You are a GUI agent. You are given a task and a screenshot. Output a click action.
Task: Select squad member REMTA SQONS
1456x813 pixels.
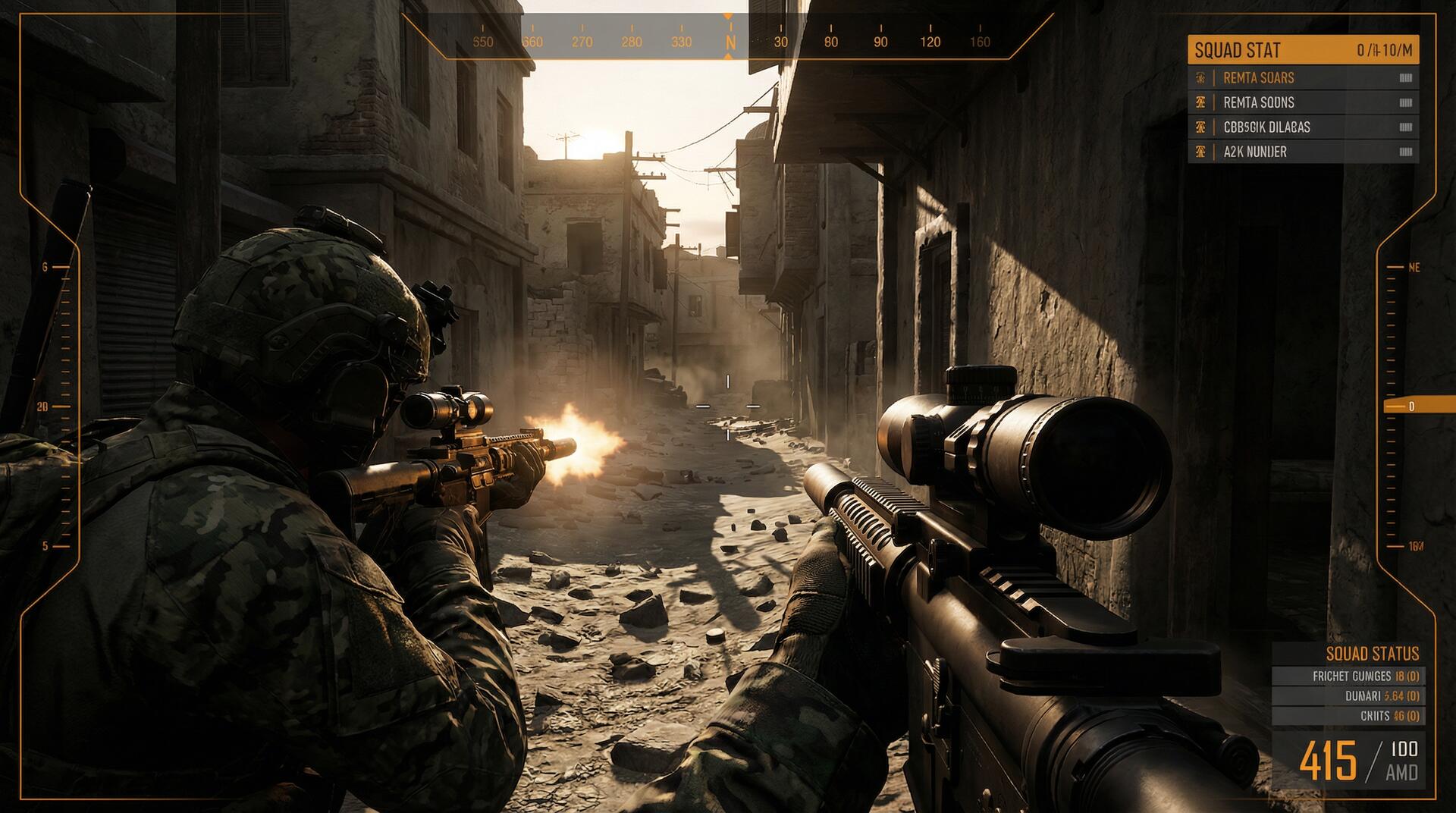tap(1303, 102)
